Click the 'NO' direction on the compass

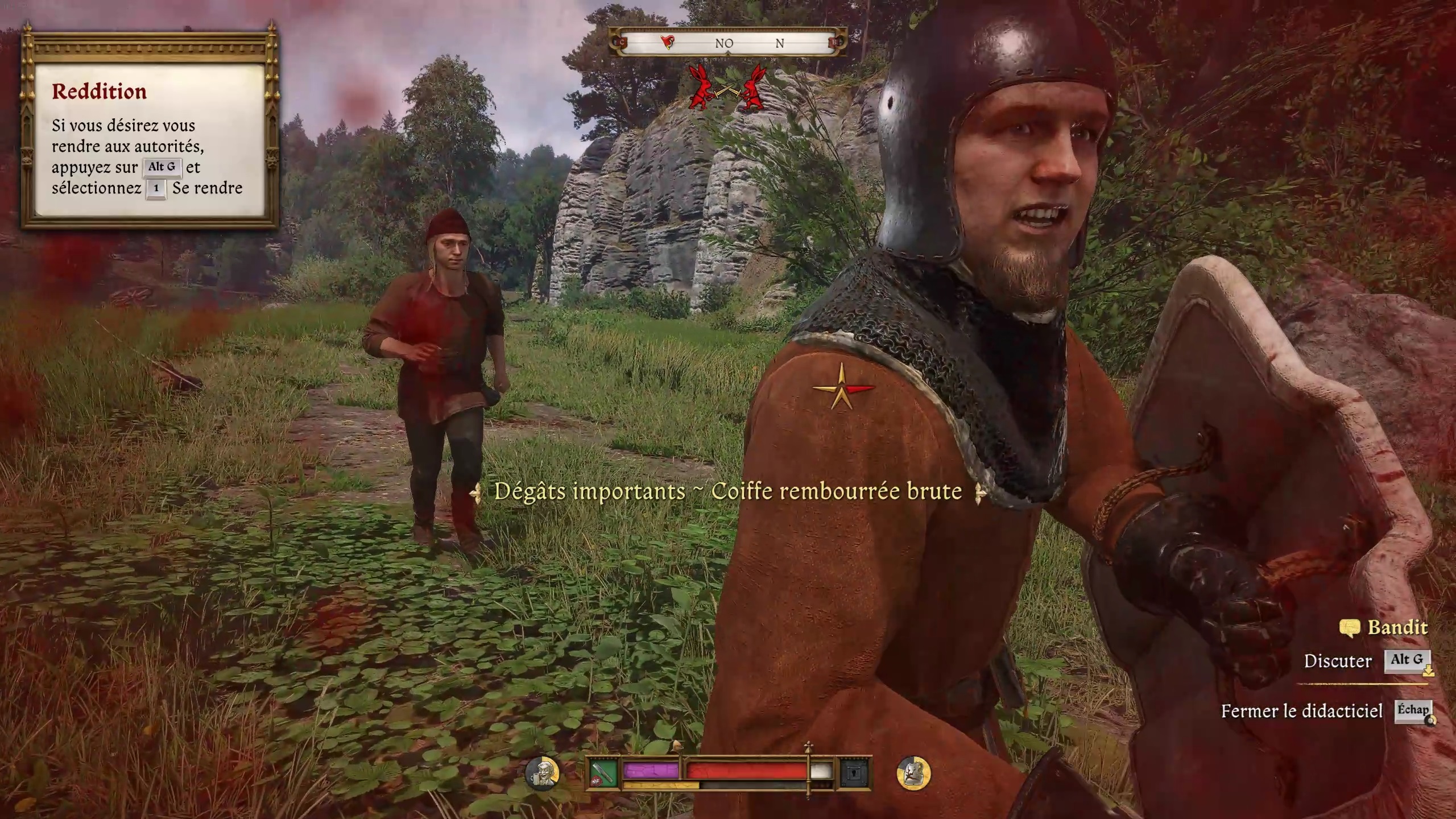(724, 42)
